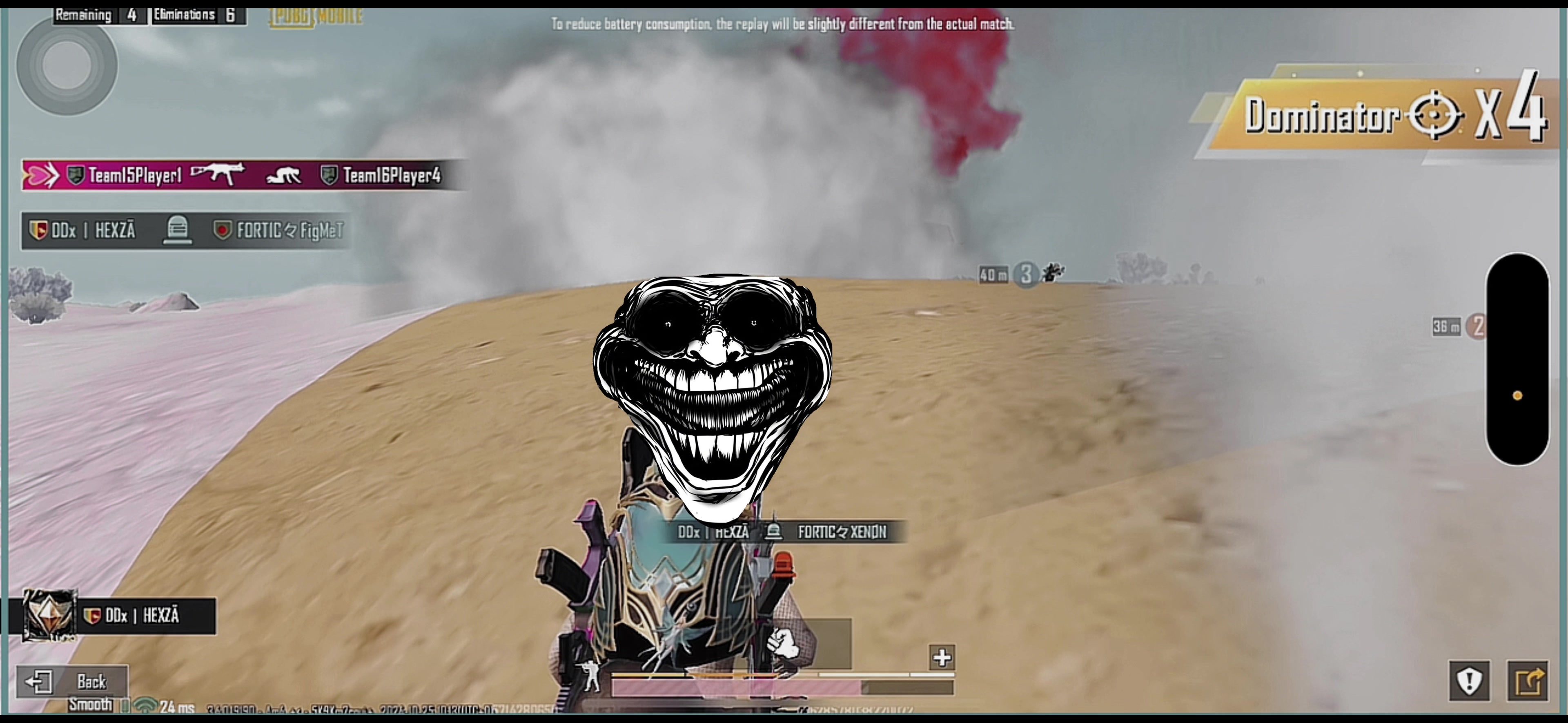Exit the replay with the Back button

pyautogui.click(x=72, y=681)
